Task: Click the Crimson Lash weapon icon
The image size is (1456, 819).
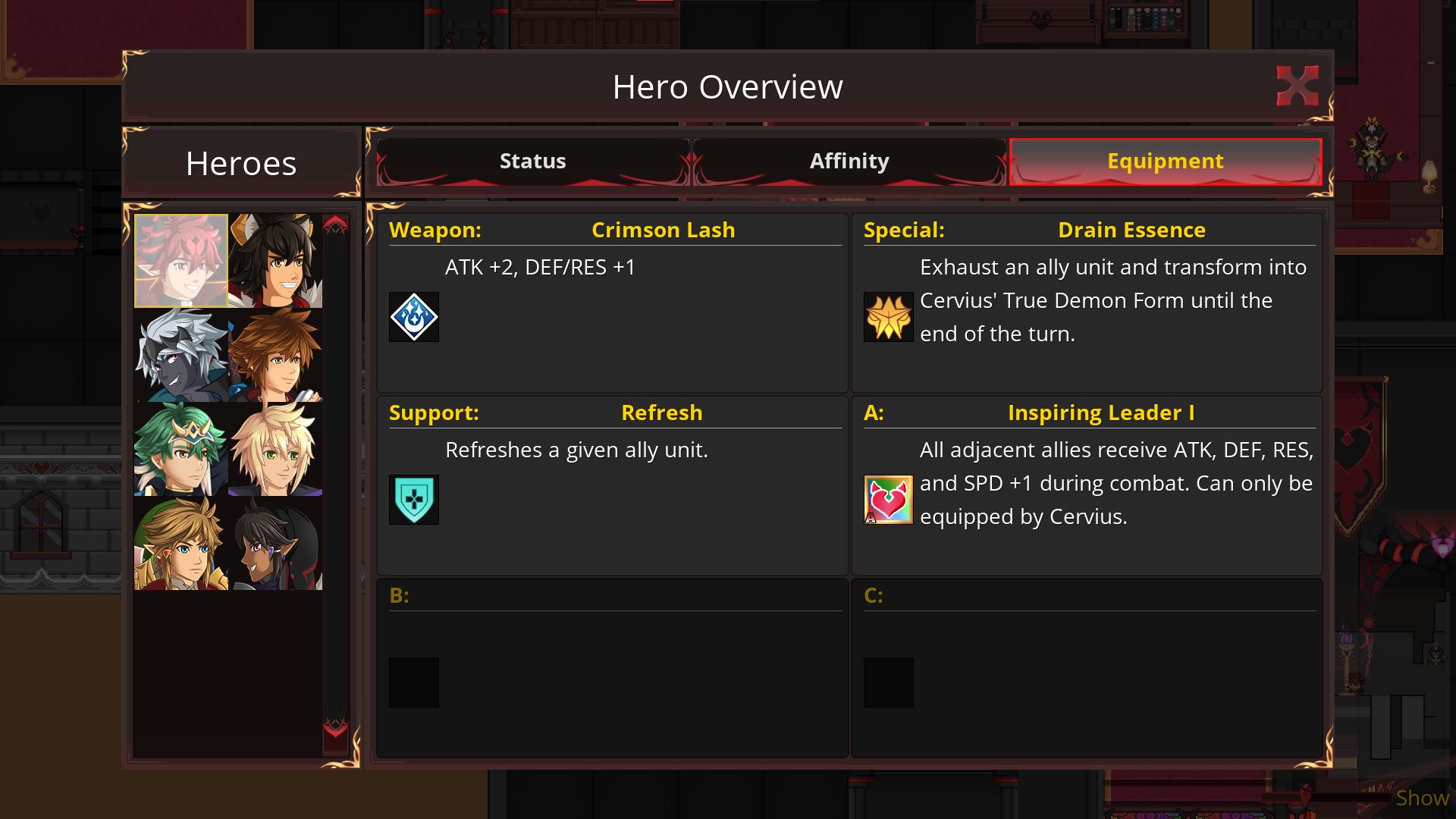Action: coord(414,317)
